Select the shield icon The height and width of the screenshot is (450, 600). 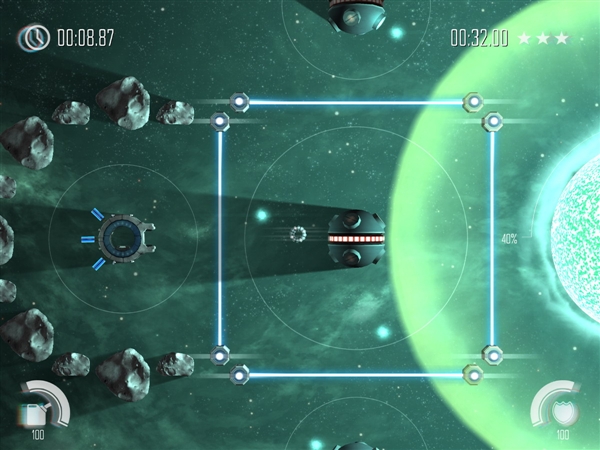[567, 413]
